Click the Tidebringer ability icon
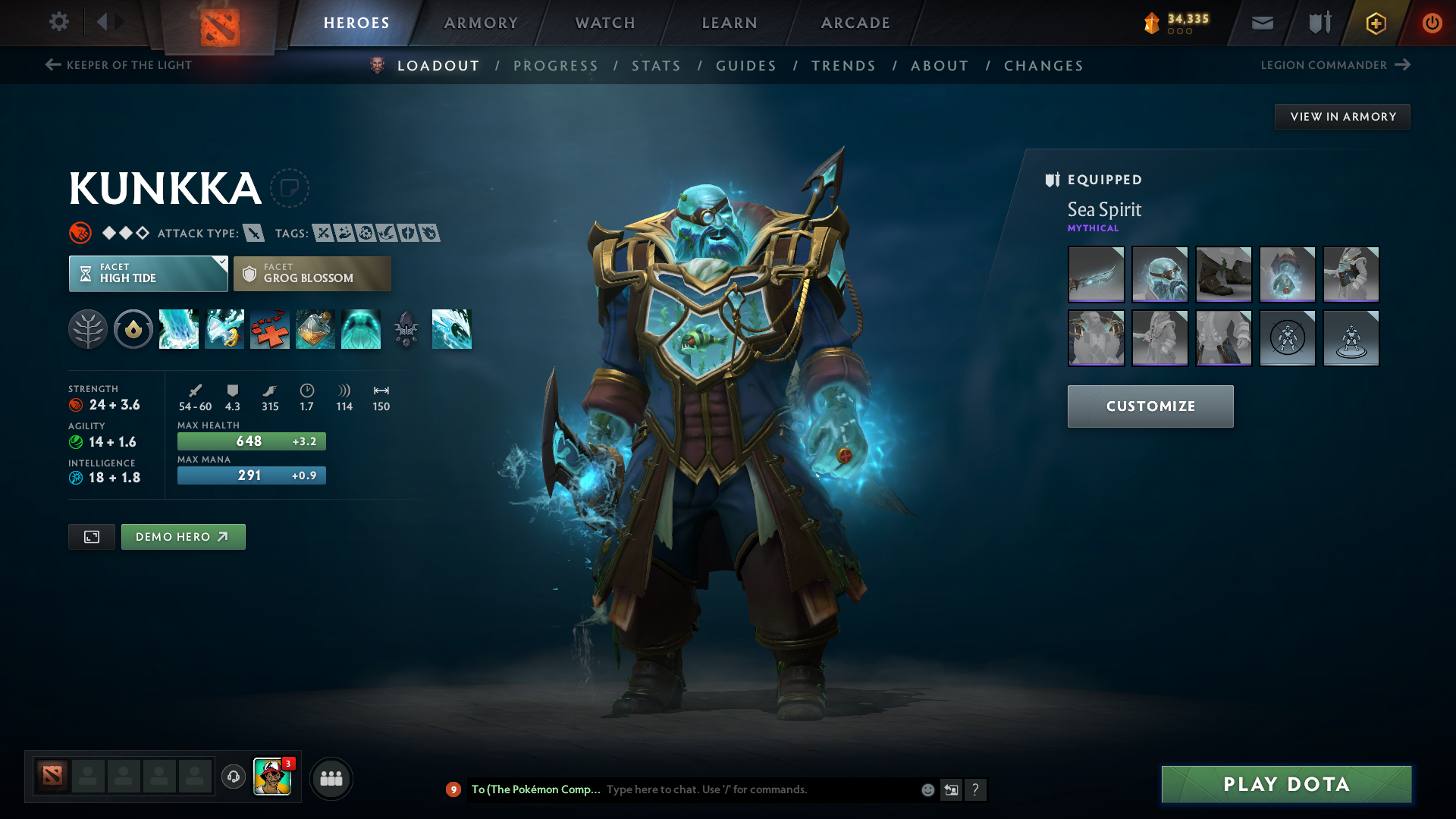1456x819 pixels. click(x=224, y=329)
